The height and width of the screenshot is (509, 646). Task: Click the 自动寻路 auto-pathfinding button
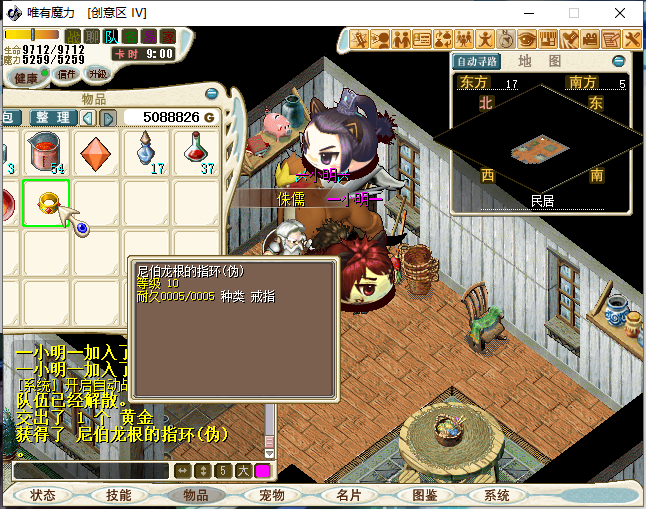[475, 61]
